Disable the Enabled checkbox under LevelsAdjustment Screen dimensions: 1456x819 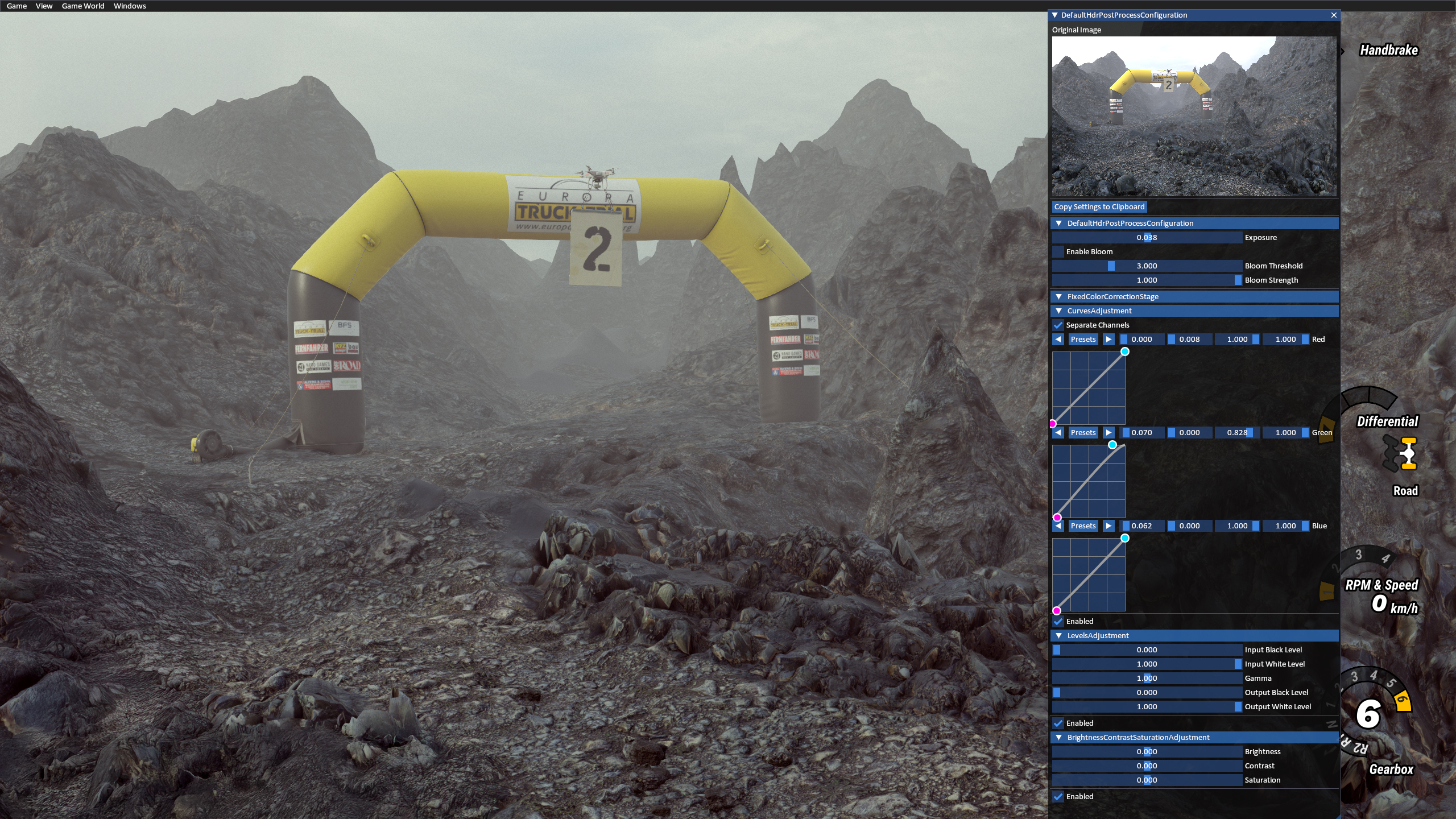click(x=1059, y=723)
